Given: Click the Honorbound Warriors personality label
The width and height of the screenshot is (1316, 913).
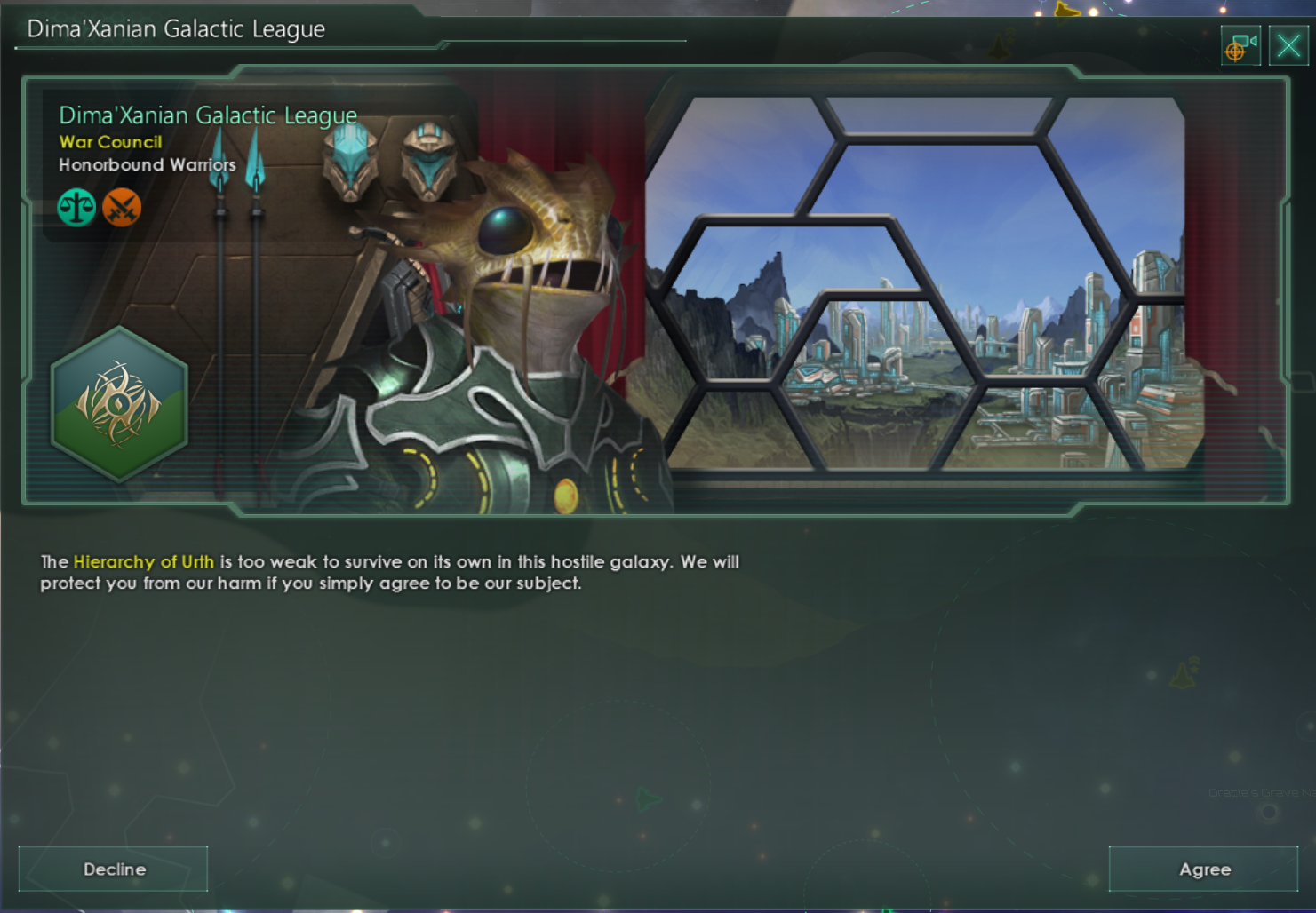Looking at the screenshot, I should pyautogui.click(x=147, y=164).
